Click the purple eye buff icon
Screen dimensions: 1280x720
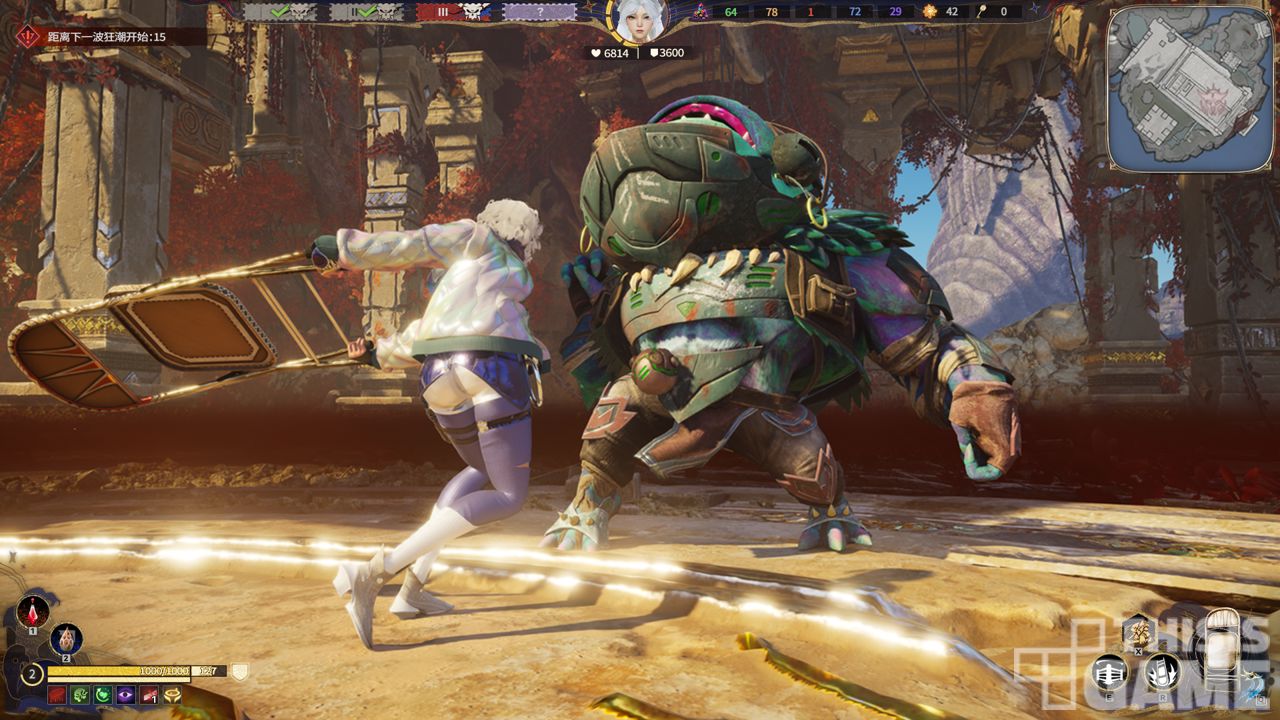pyautogui.click(x=126, y=695)
